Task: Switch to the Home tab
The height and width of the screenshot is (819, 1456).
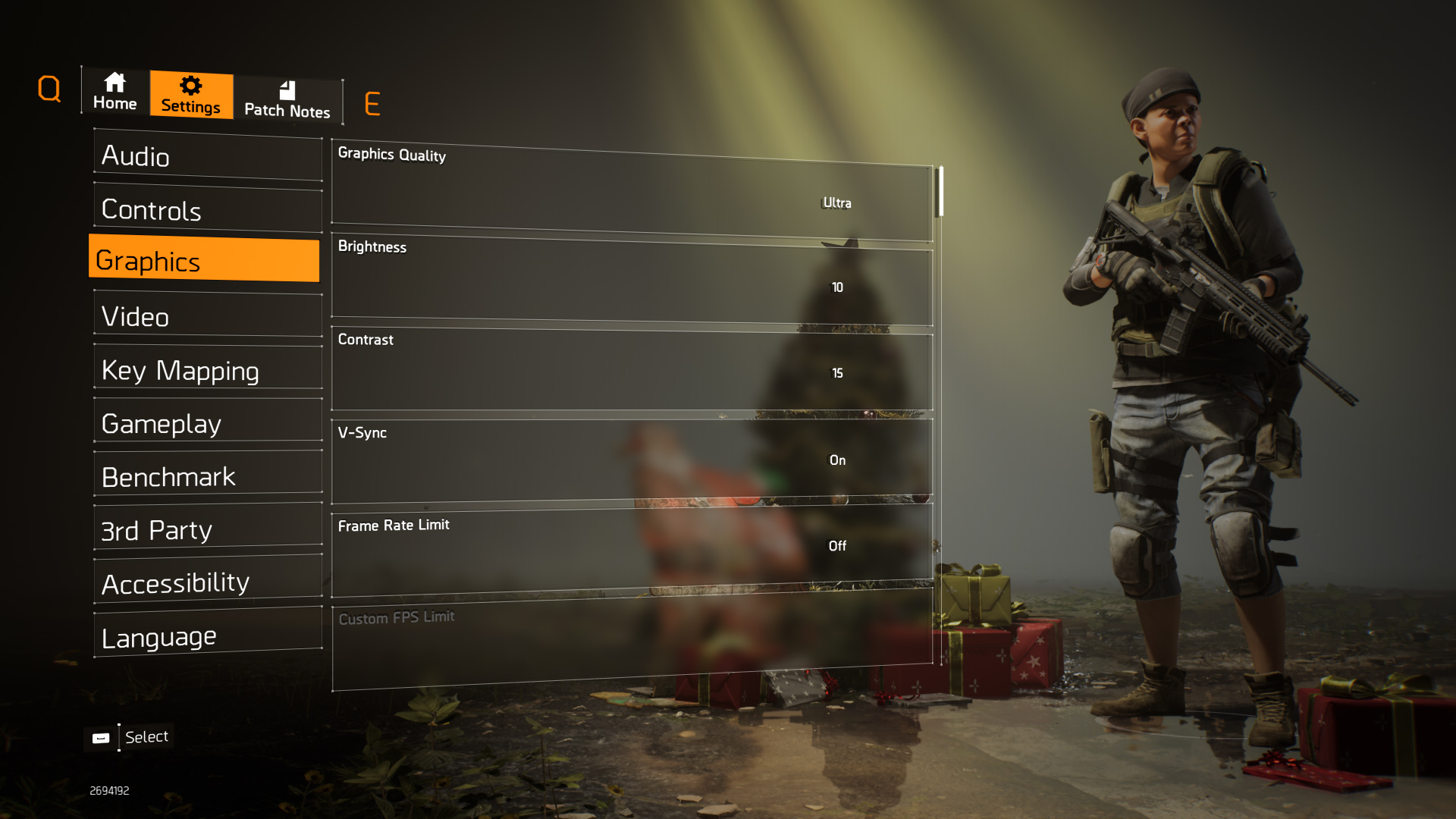Action: point(115,92)
